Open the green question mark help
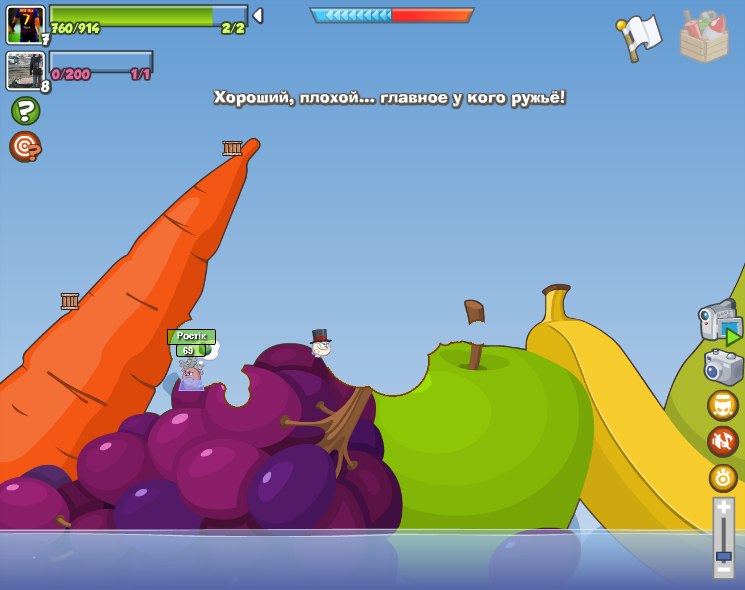This screenshot has width=745, height=590. (25, 110)
